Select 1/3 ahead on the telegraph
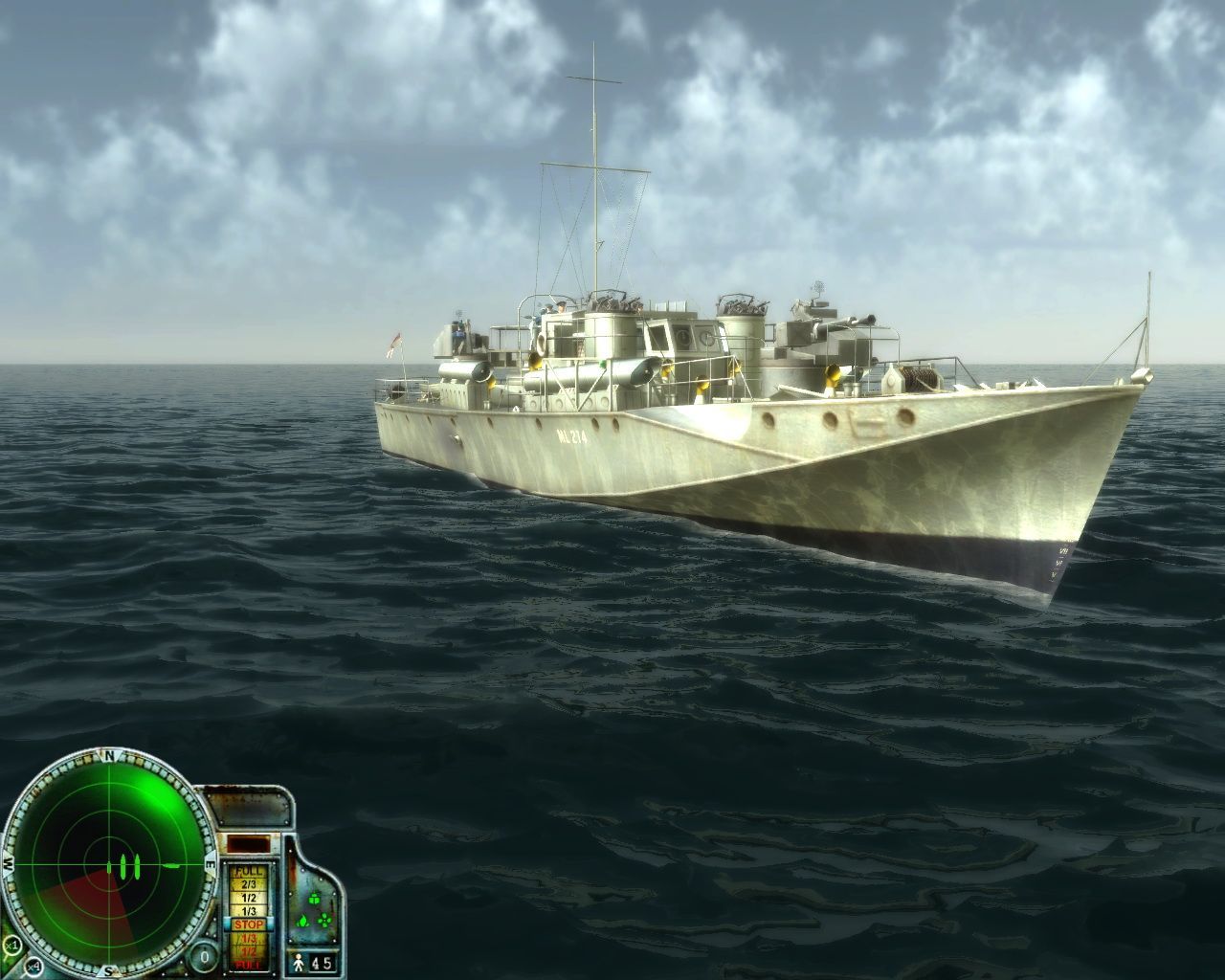 249,910
